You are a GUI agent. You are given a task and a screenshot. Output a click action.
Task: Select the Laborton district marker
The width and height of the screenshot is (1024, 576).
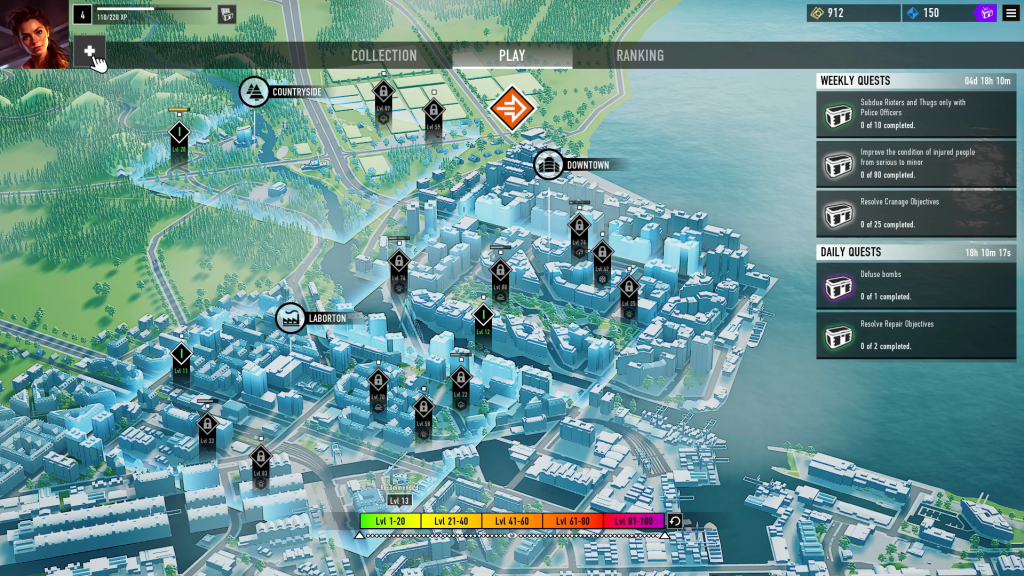(291, 319)
